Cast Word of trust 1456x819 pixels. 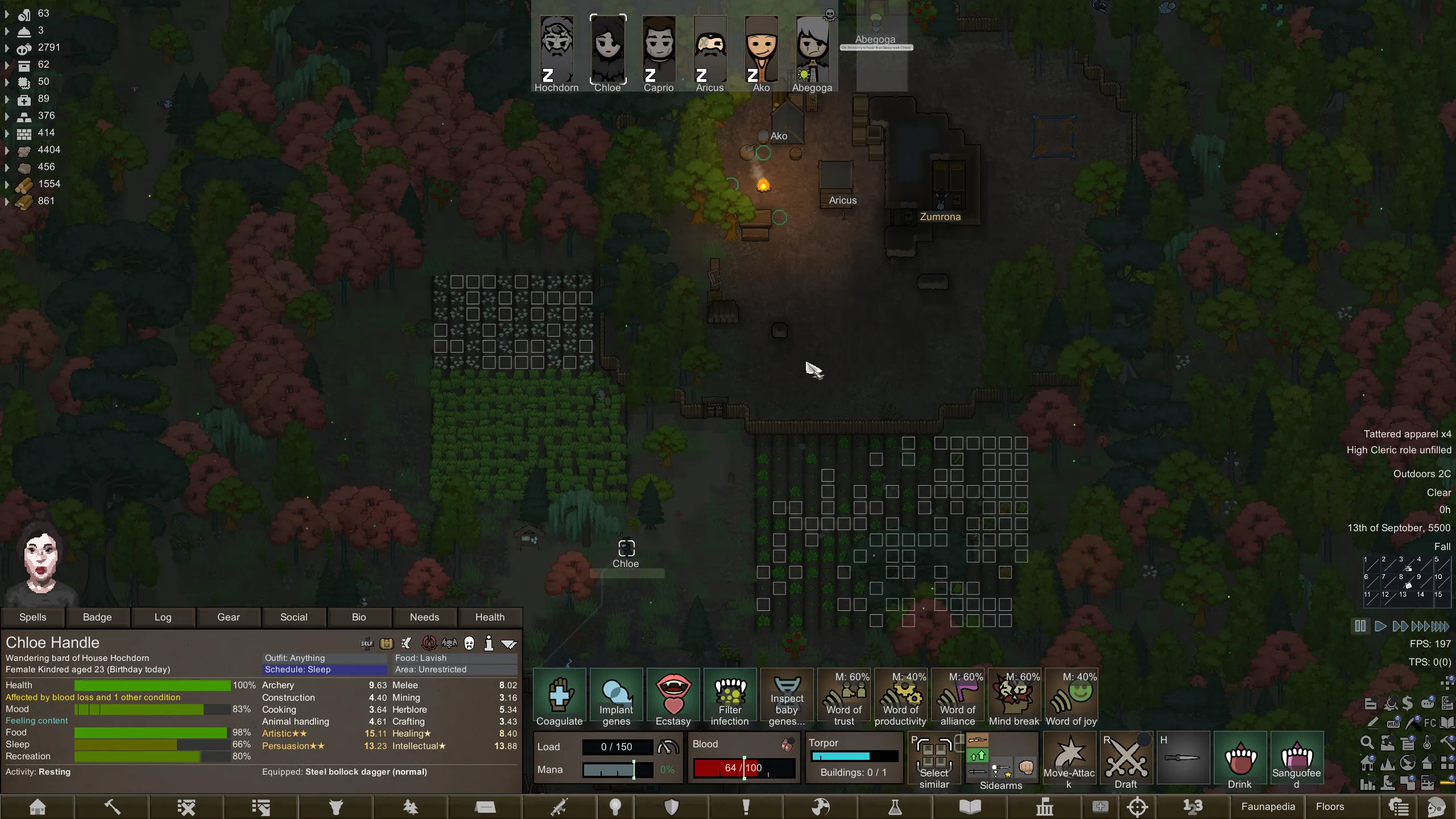[844, 698]
